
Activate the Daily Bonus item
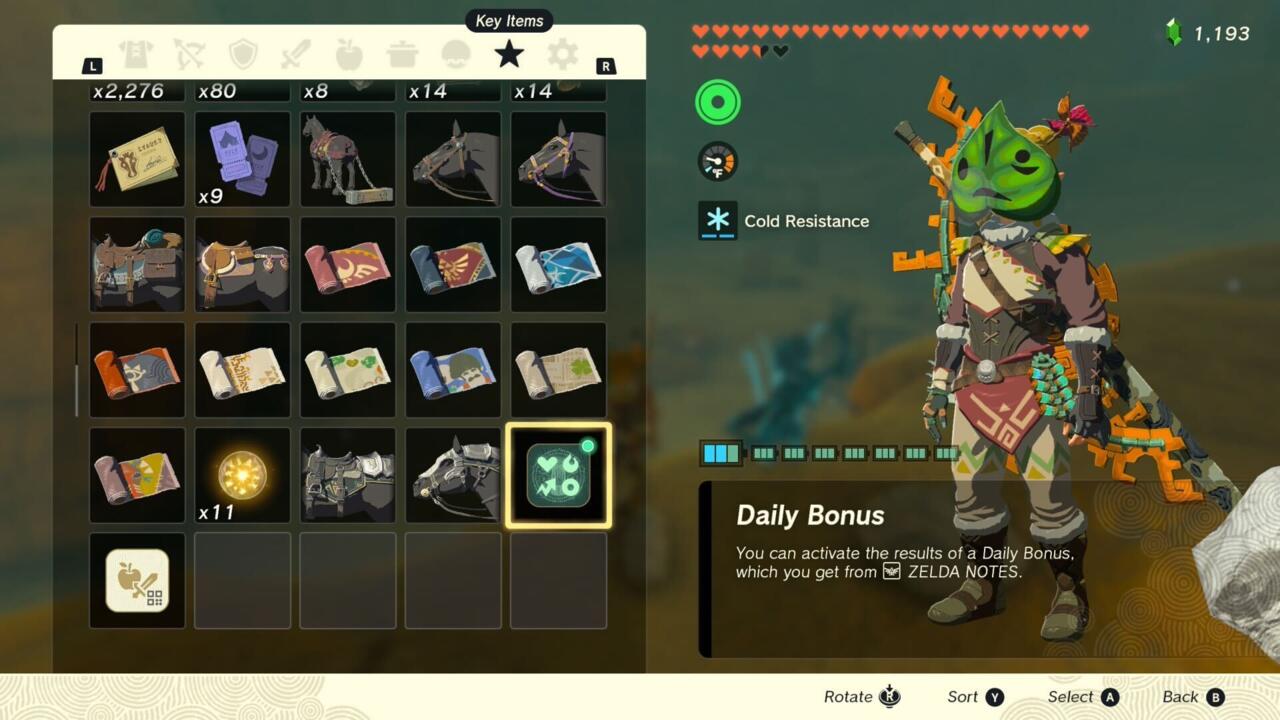(558, 475)
